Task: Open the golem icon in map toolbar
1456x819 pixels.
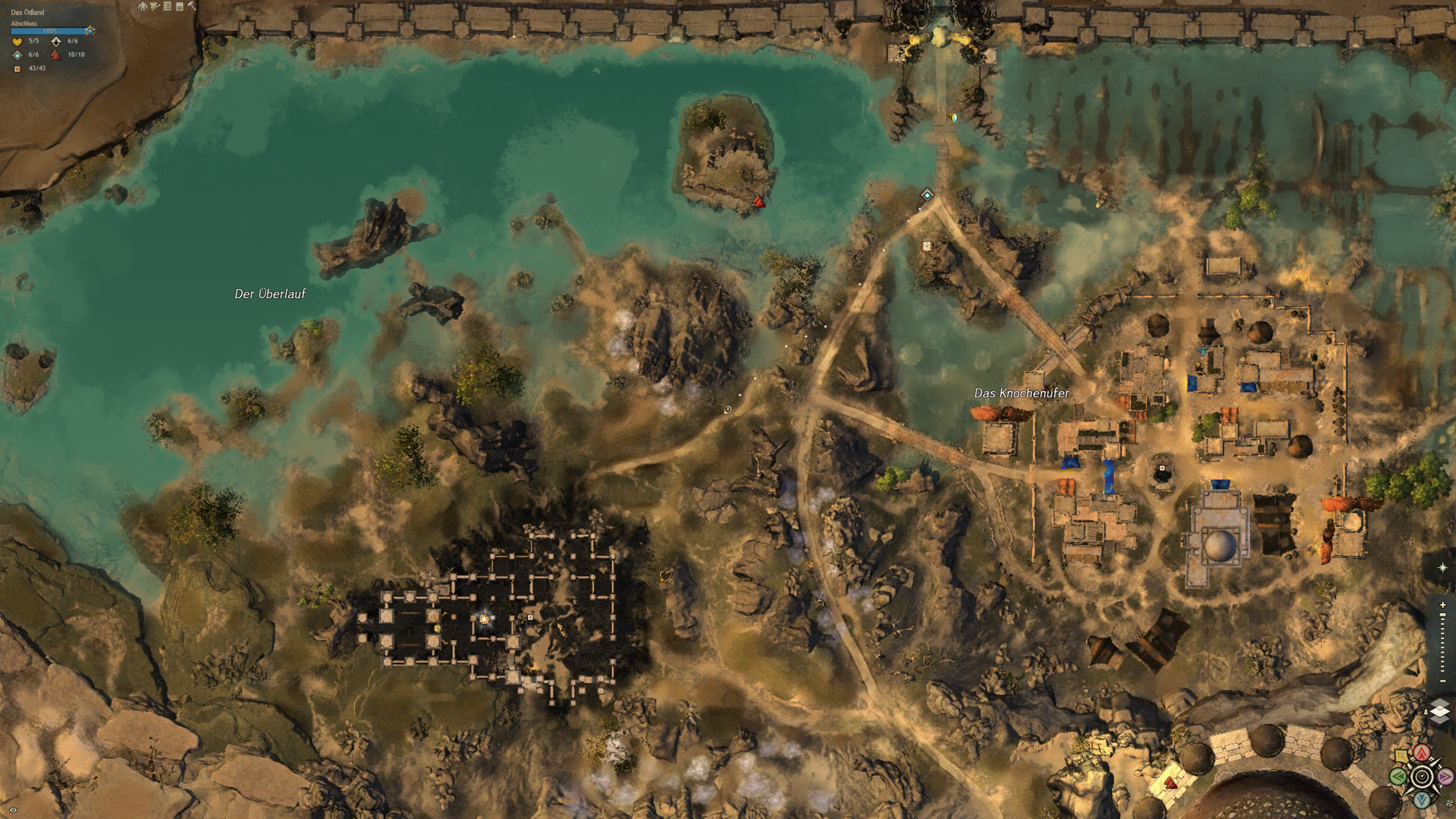Action: 143,6
